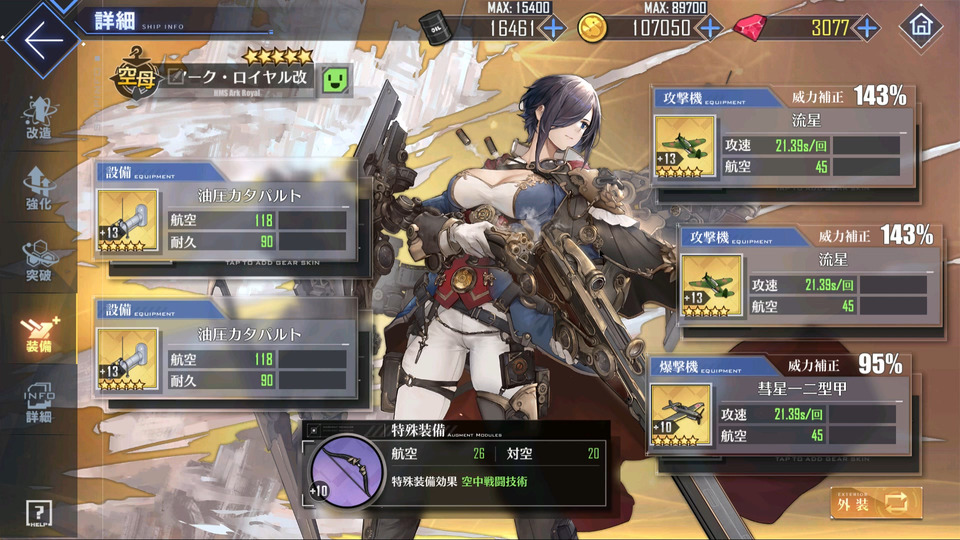This screenshot has height=540, width=960.
Task: Open the 詳細 info tab
Action: point(38,404)
